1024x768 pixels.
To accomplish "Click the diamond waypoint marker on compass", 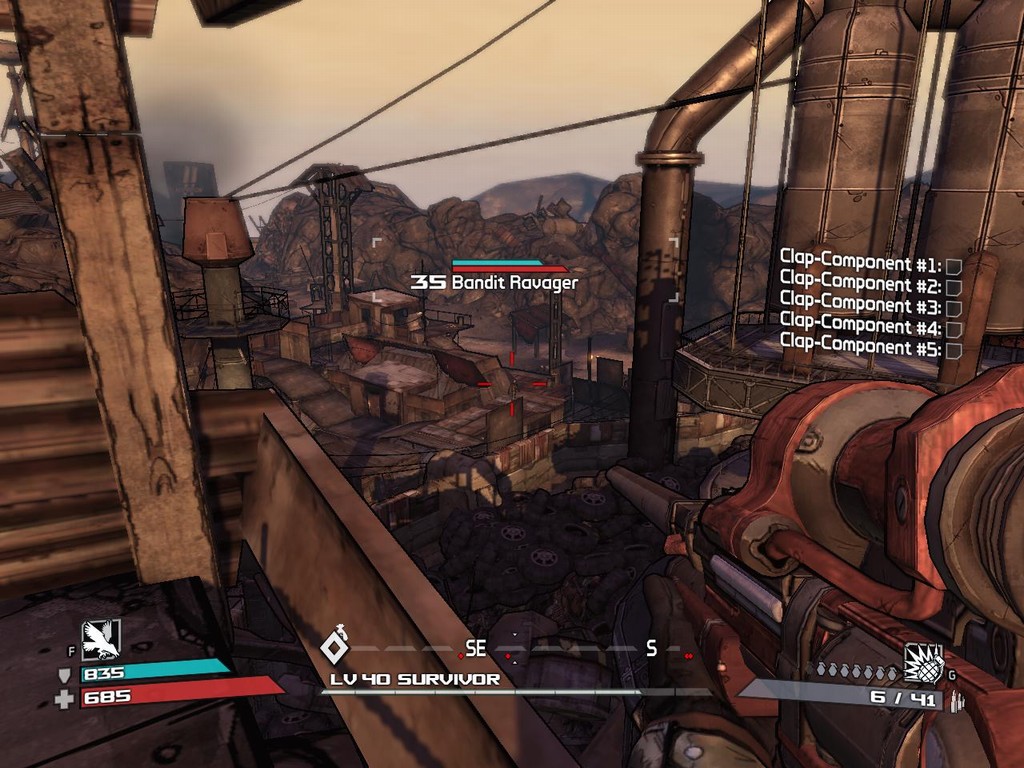I will (x=334, y=648).
